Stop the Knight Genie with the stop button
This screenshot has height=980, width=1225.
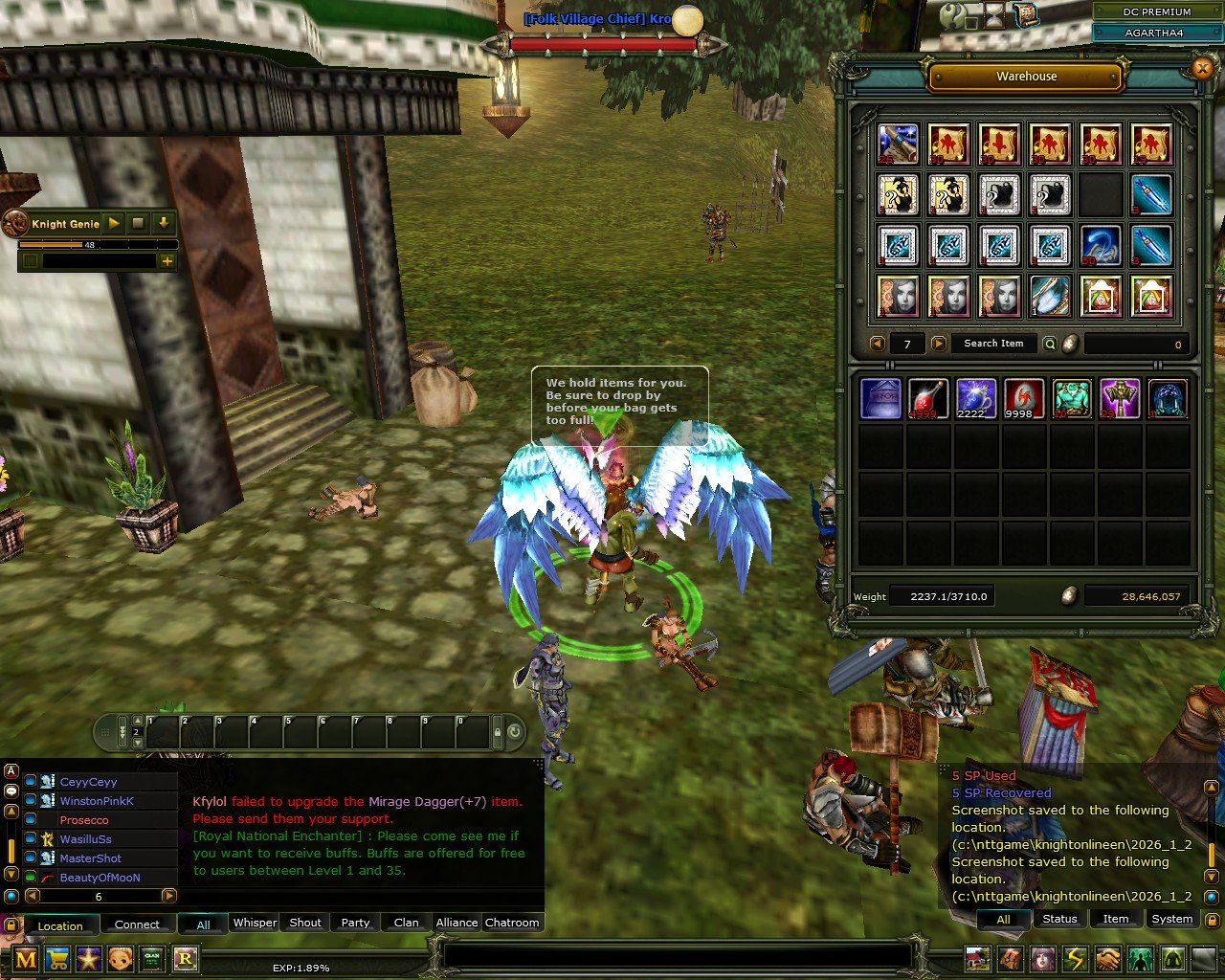pyautogui.click(x=137, y=223)
